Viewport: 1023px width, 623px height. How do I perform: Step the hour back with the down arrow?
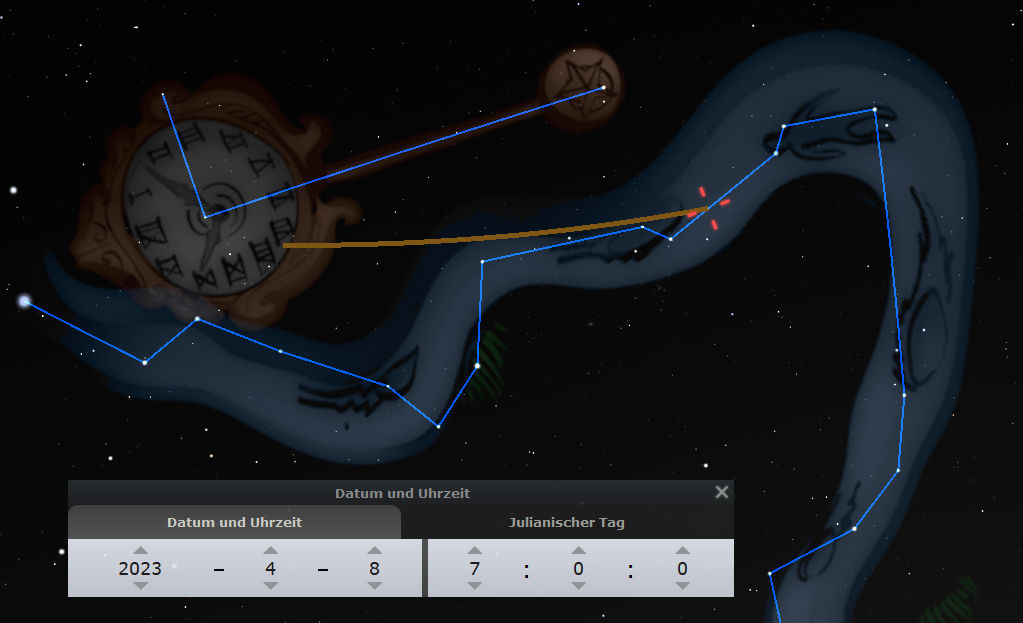pyautogui.click(x=474, y=586)
